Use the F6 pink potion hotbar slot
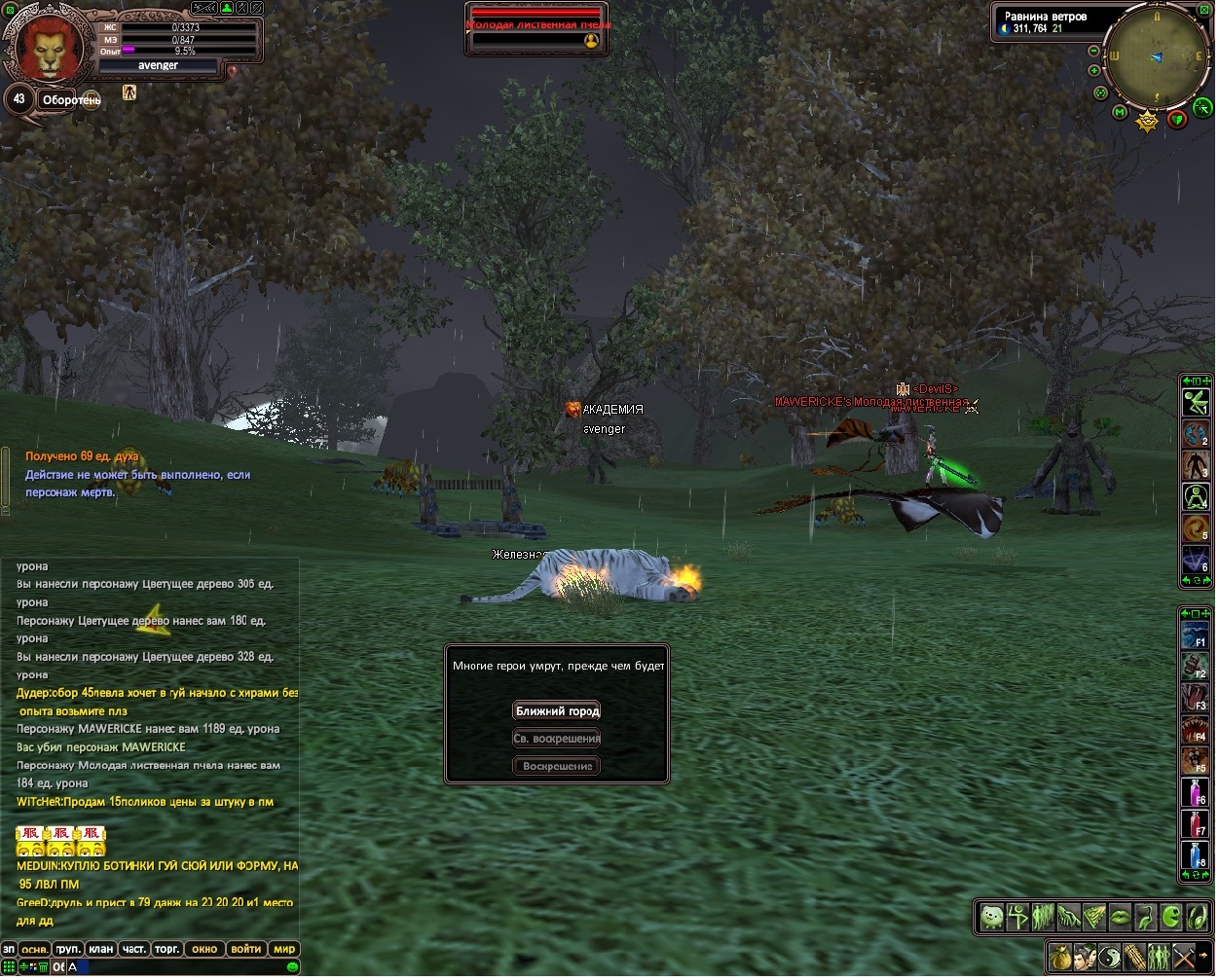 (1195, 791)
